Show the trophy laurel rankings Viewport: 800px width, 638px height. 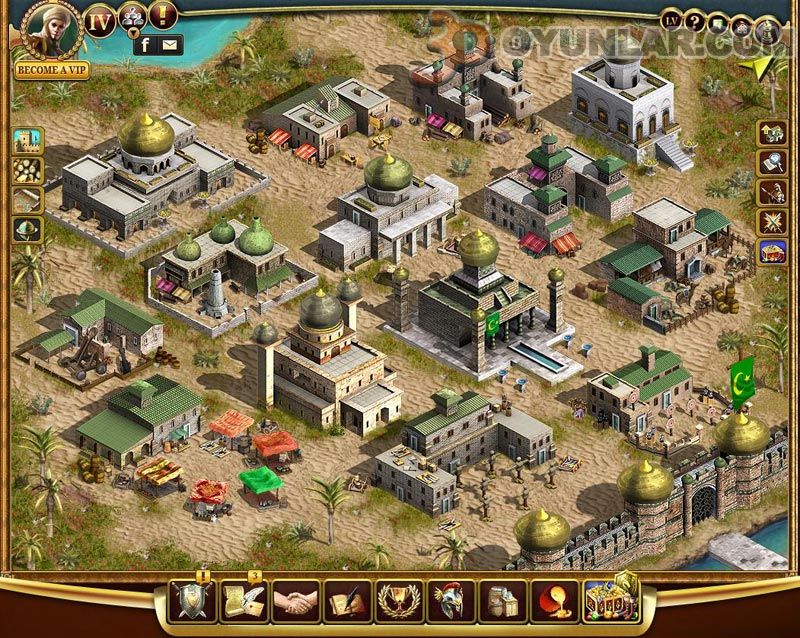click(x=400, y=603)
